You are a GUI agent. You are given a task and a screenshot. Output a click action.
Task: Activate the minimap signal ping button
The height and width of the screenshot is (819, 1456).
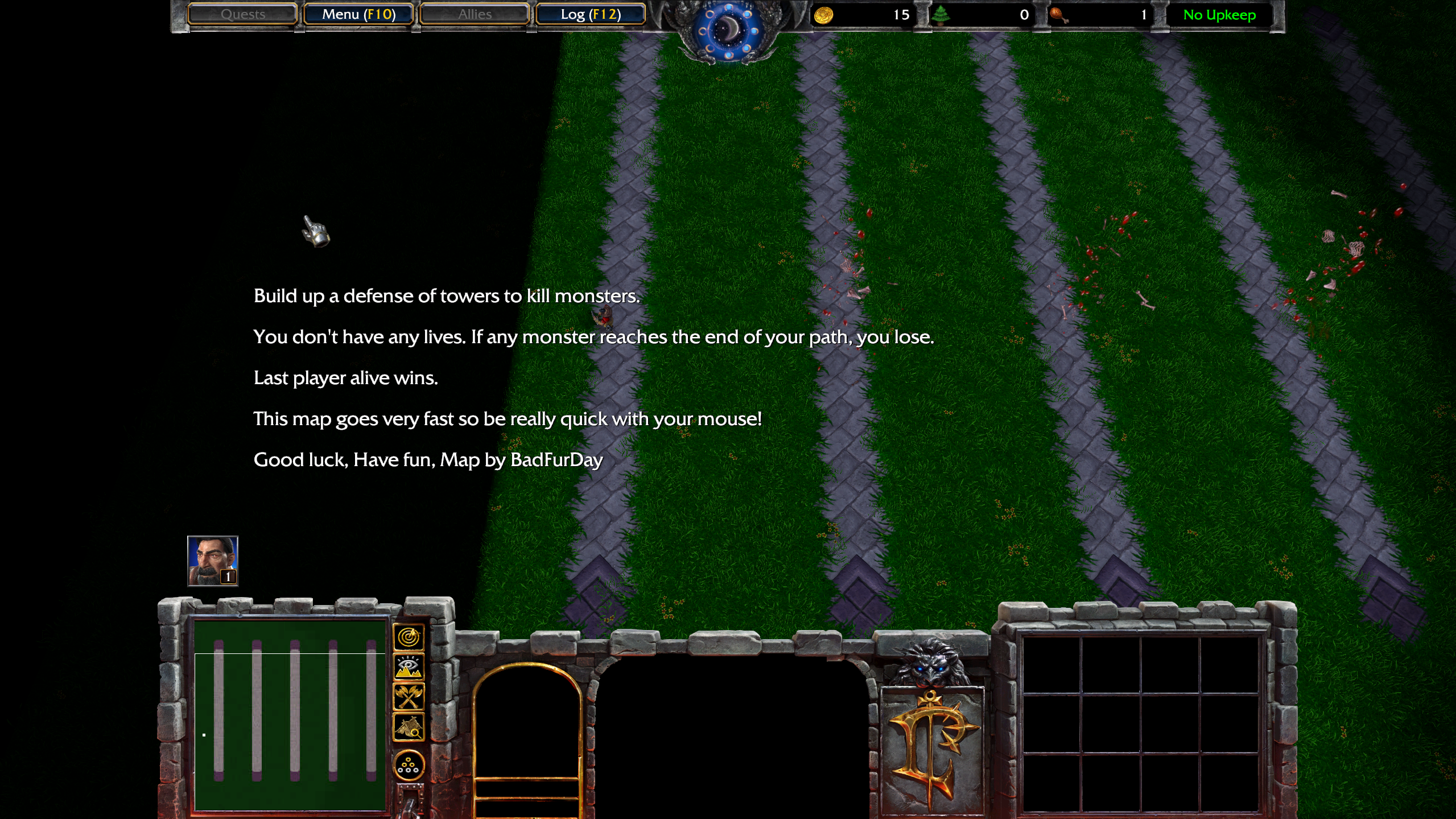409,637
